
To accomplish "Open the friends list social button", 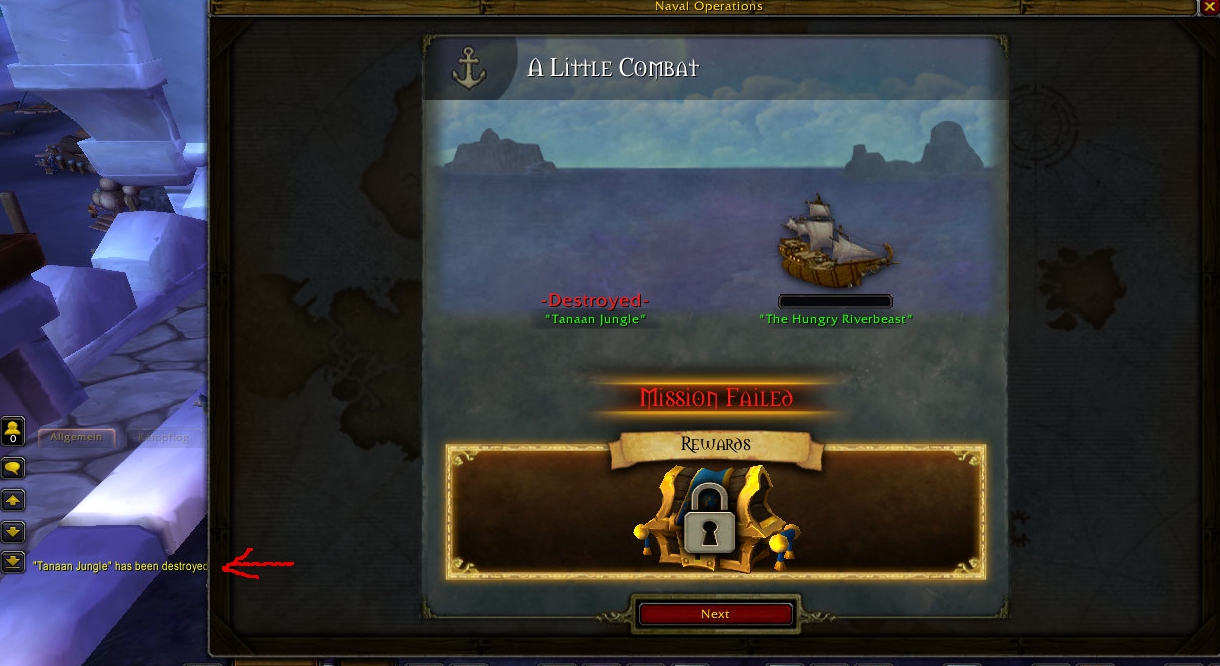I will point(13,431).
